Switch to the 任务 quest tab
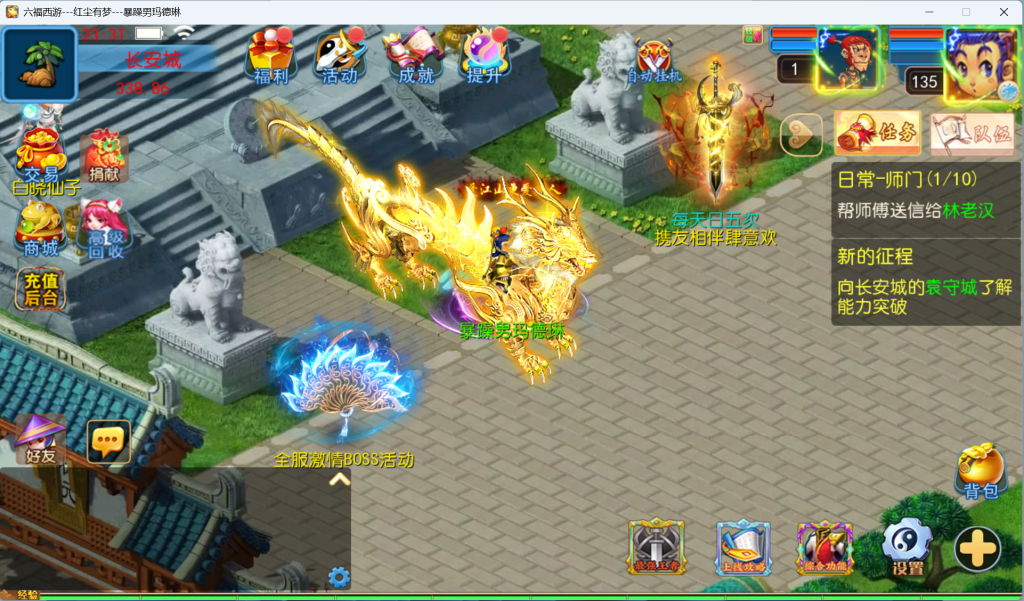This screenshot has width=1024, height=601. pyautogui.click(x=878, y=133)
